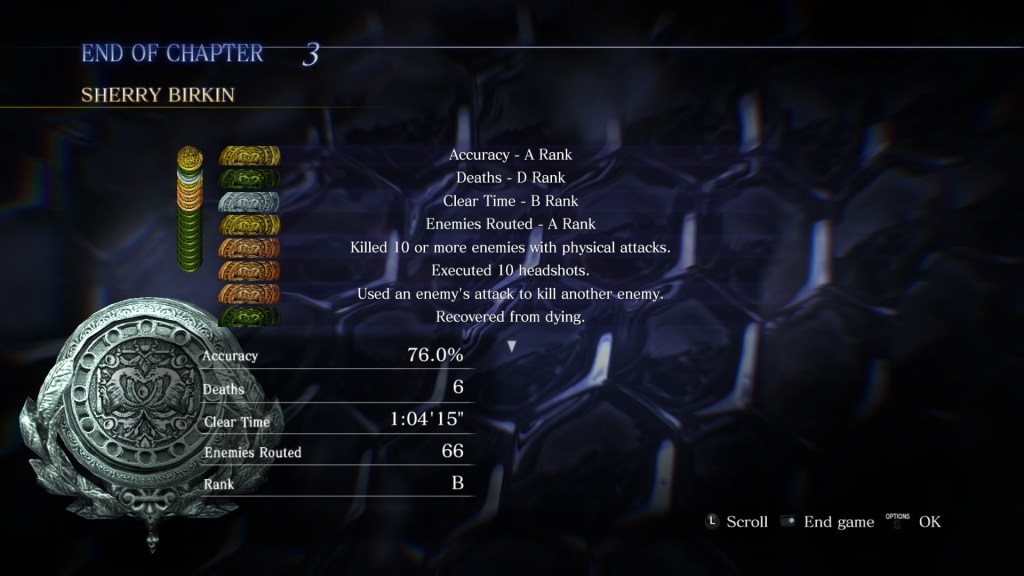Image resolution: width=1024 pixels, height=576 pixels.
Task: Select the physical attacks kills medal entry
Action: 510,247
